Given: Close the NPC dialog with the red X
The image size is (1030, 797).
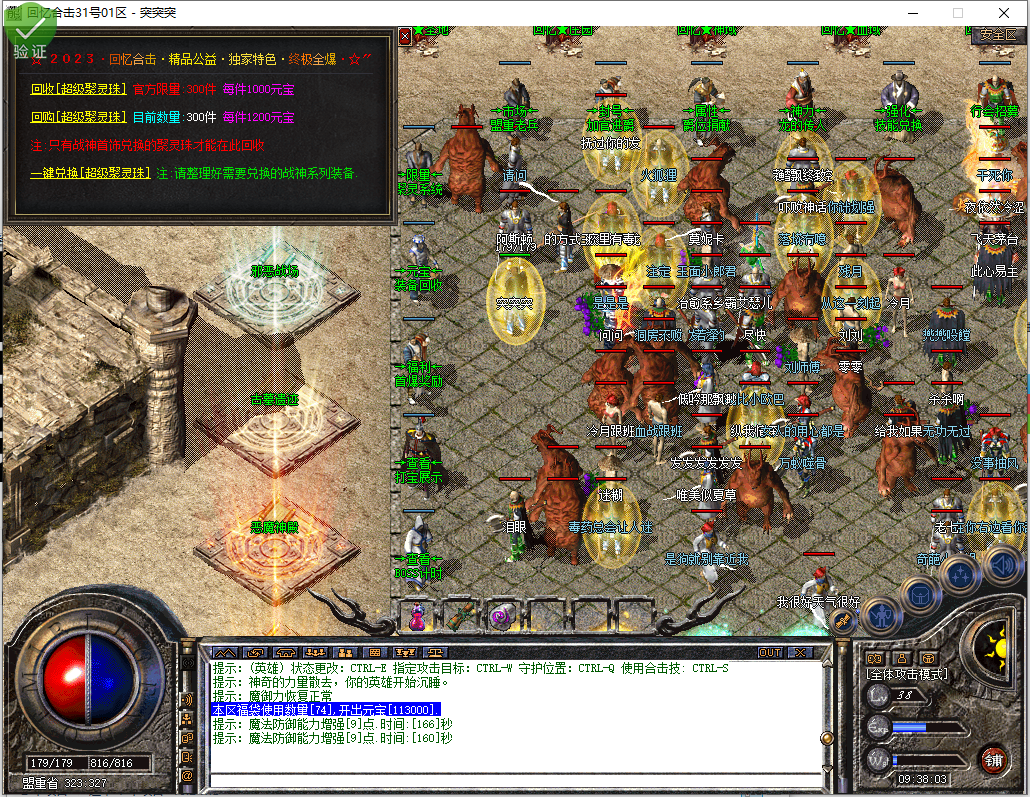Looking at the screenshot, I should (x=404, y=36).
